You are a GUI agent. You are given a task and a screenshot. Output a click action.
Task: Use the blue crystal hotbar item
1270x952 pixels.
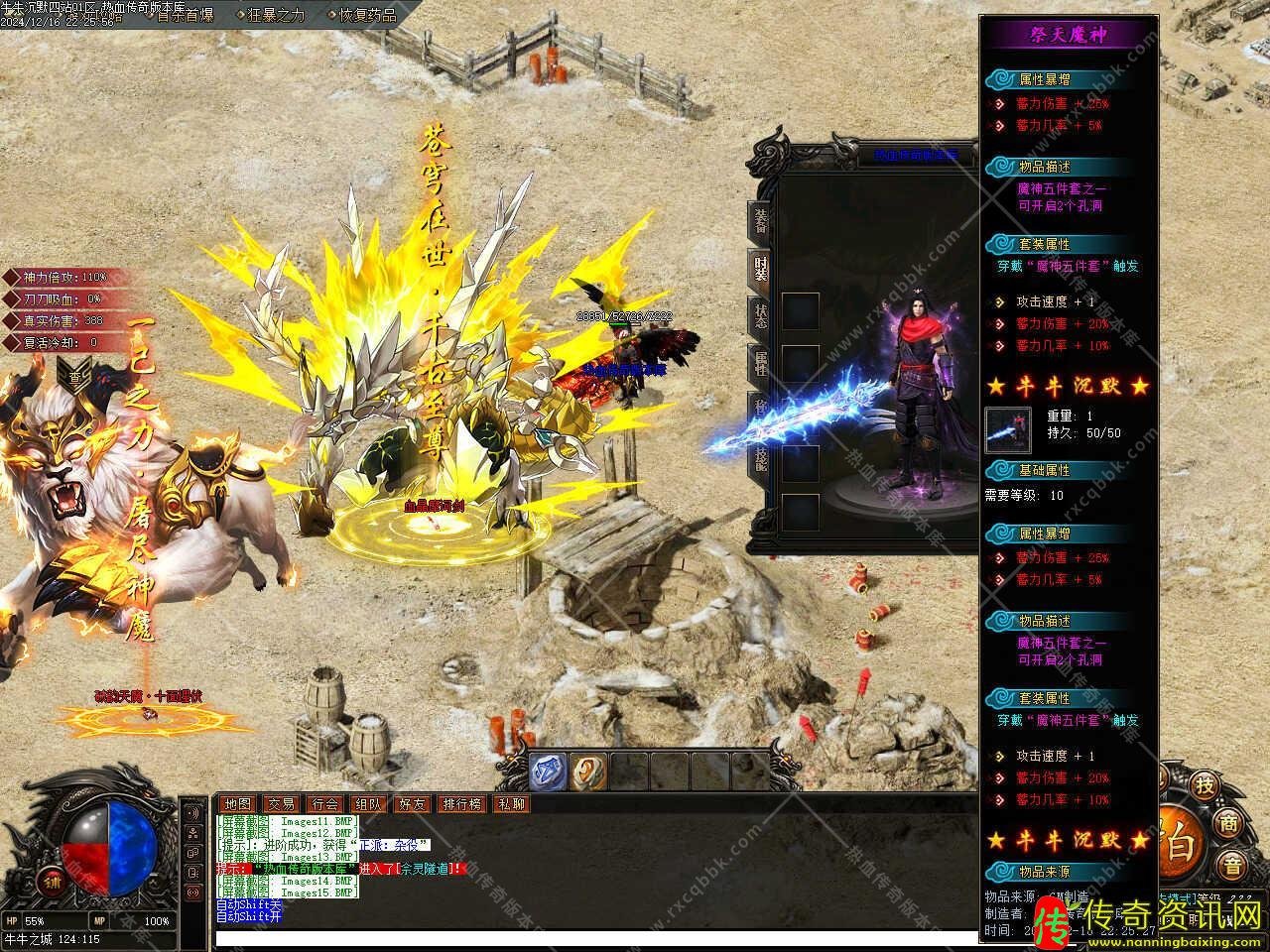[x=547, y=771]
